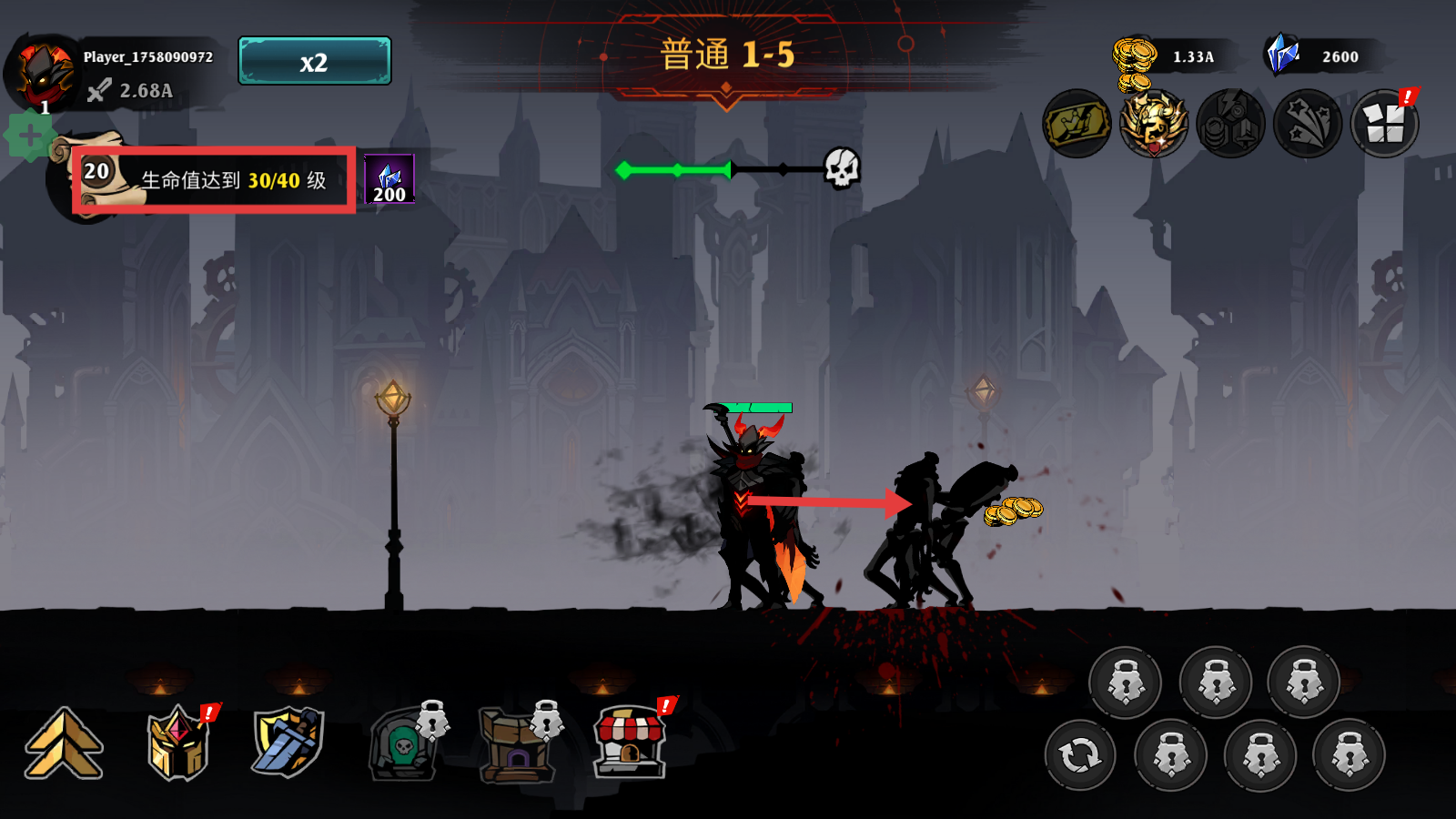Viewport: 1456px width, 819px height.
Task: Open the quest tracker scroll for 生命值达到 30/40
Action: 214,180
